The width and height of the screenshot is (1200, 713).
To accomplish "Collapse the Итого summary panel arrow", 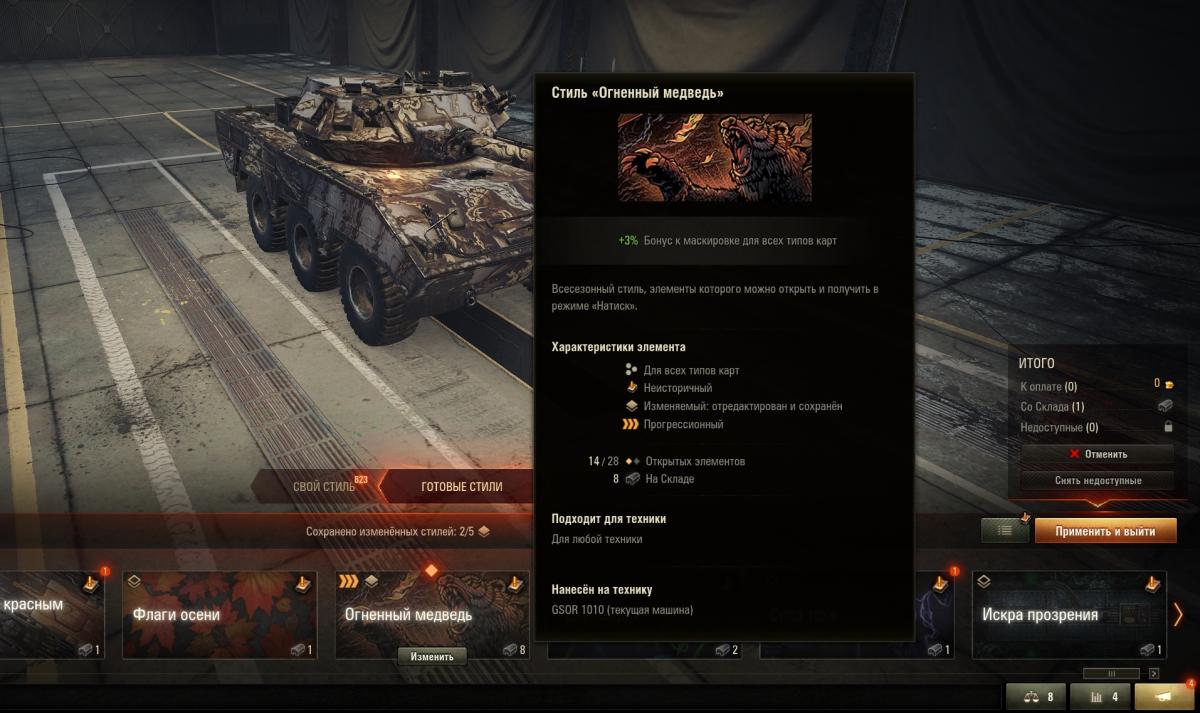I will [1096, 503].
